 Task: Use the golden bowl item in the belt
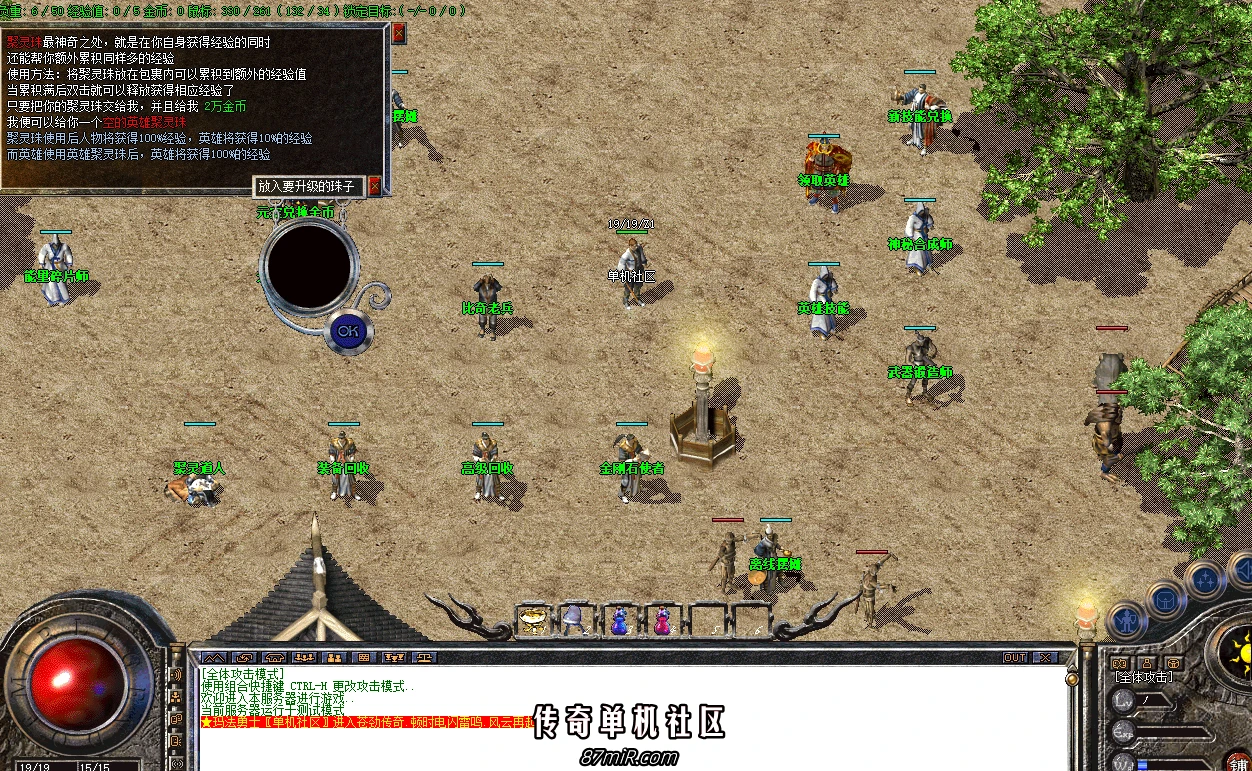tap(534, 621)
